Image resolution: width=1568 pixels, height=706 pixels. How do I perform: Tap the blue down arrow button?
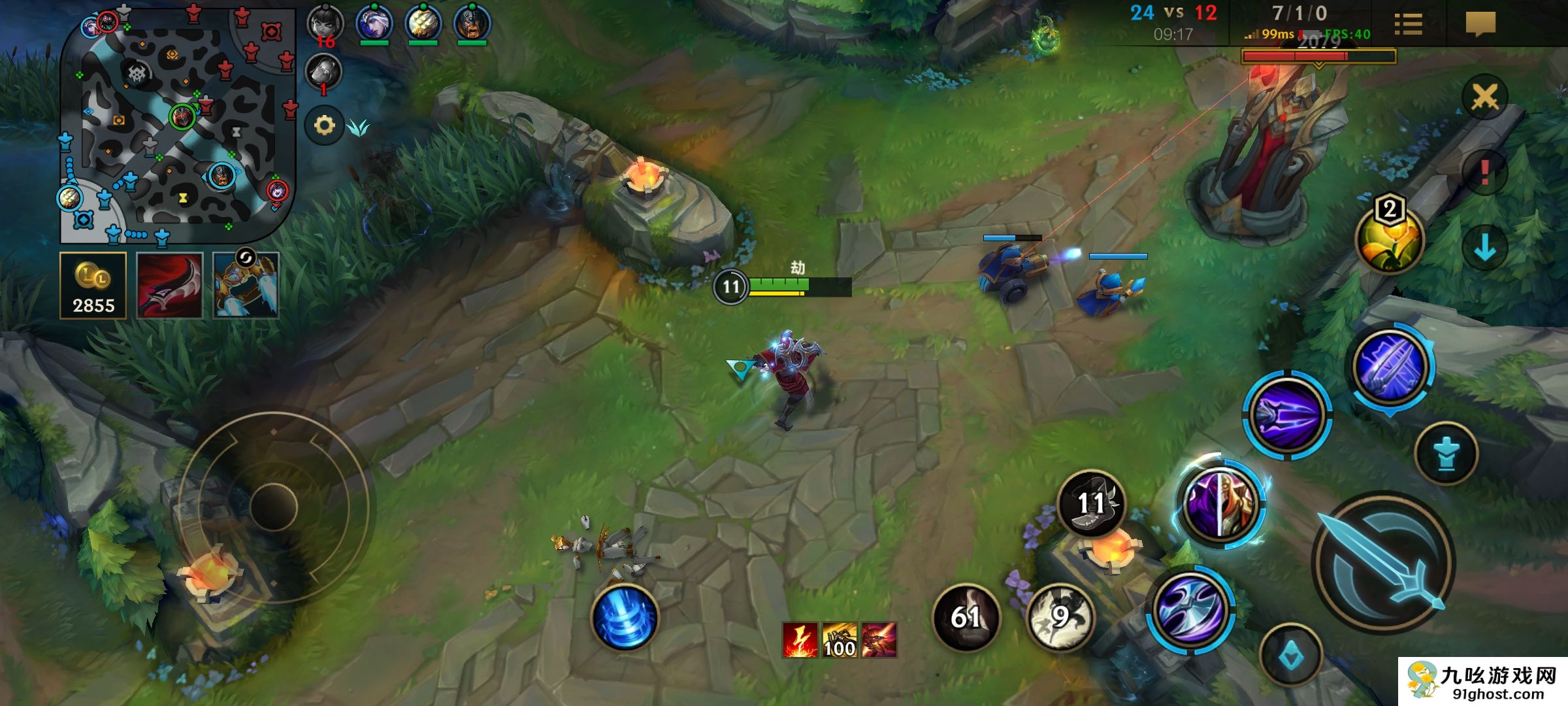(x=1484, y=248)
